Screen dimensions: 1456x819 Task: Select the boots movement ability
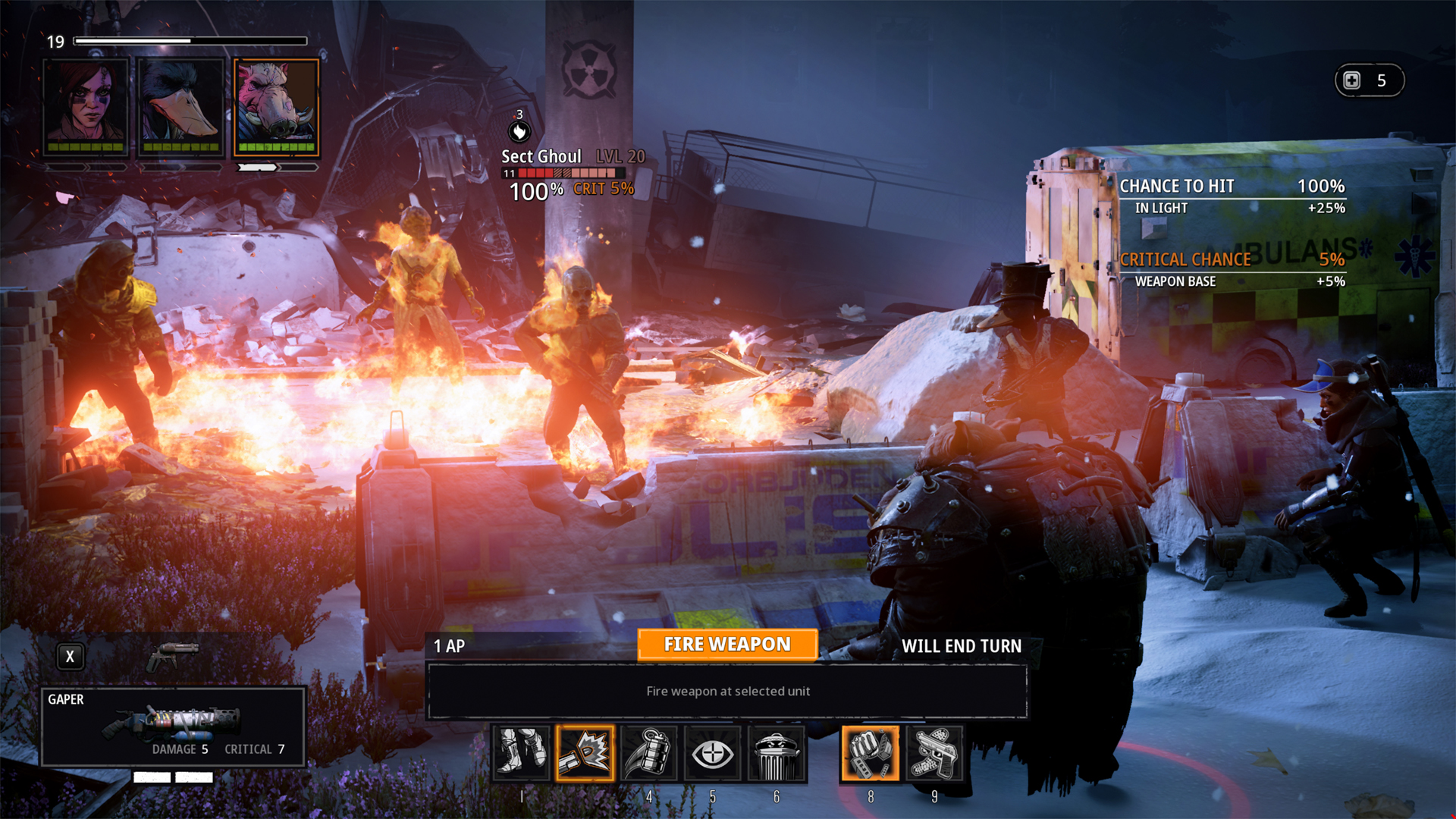522,753
